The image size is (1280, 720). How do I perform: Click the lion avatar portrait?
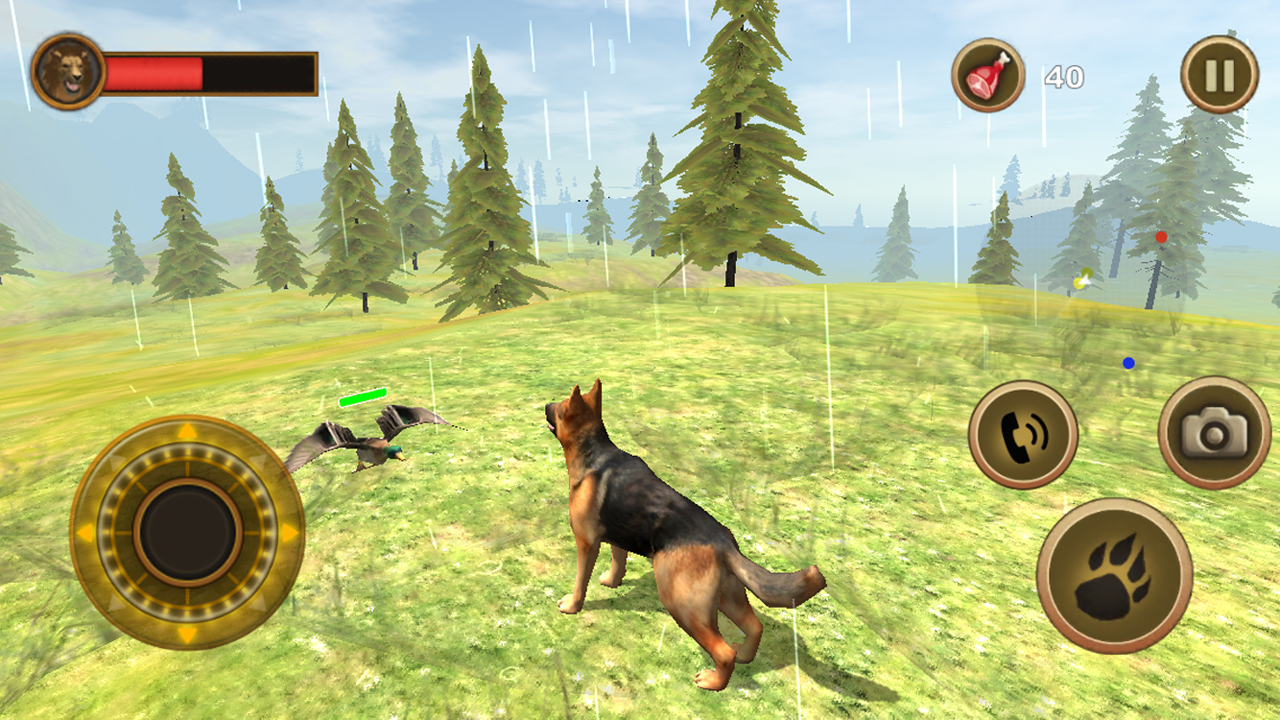[66, 70]
